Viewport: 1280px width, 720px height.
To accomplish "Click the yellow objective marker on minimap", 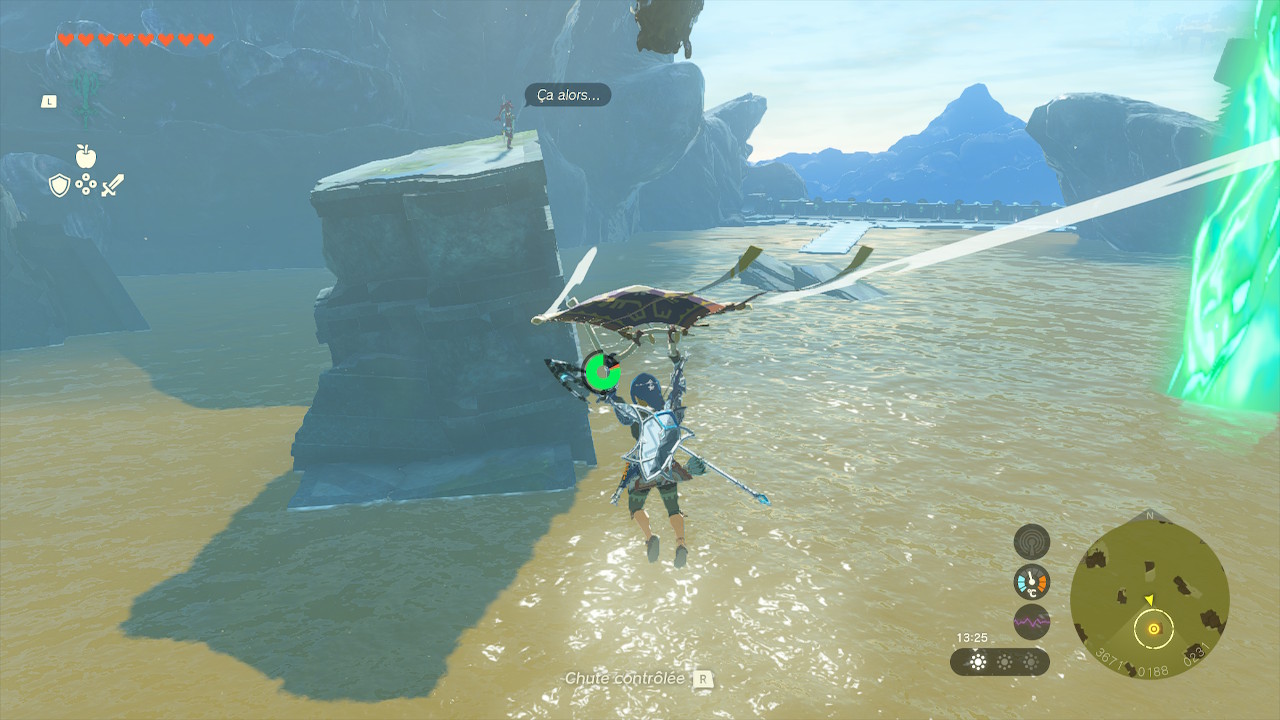I will point(1154,629).
